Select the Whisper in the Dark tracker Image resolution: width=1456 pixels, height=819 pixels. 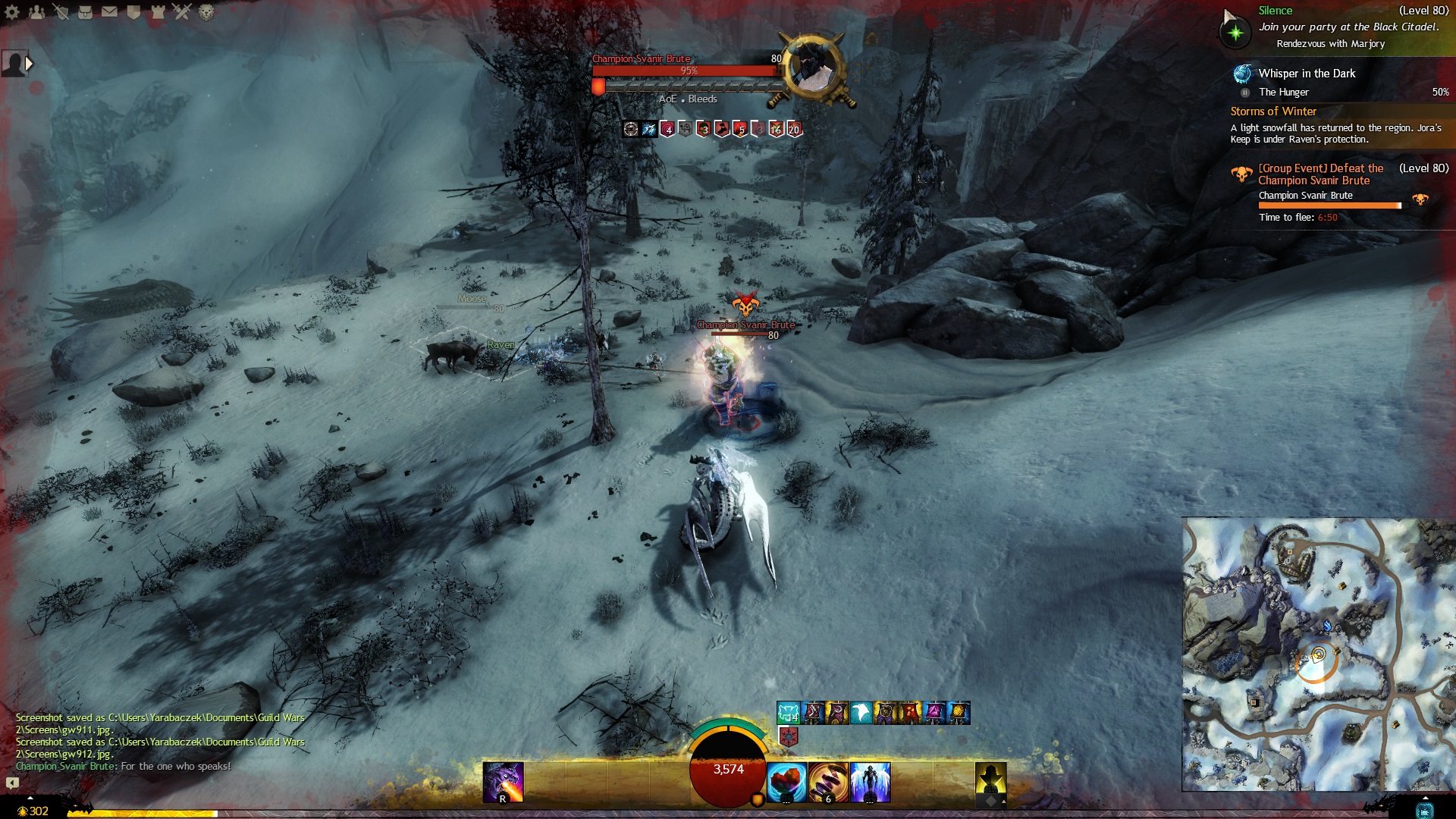(1306, 74)
